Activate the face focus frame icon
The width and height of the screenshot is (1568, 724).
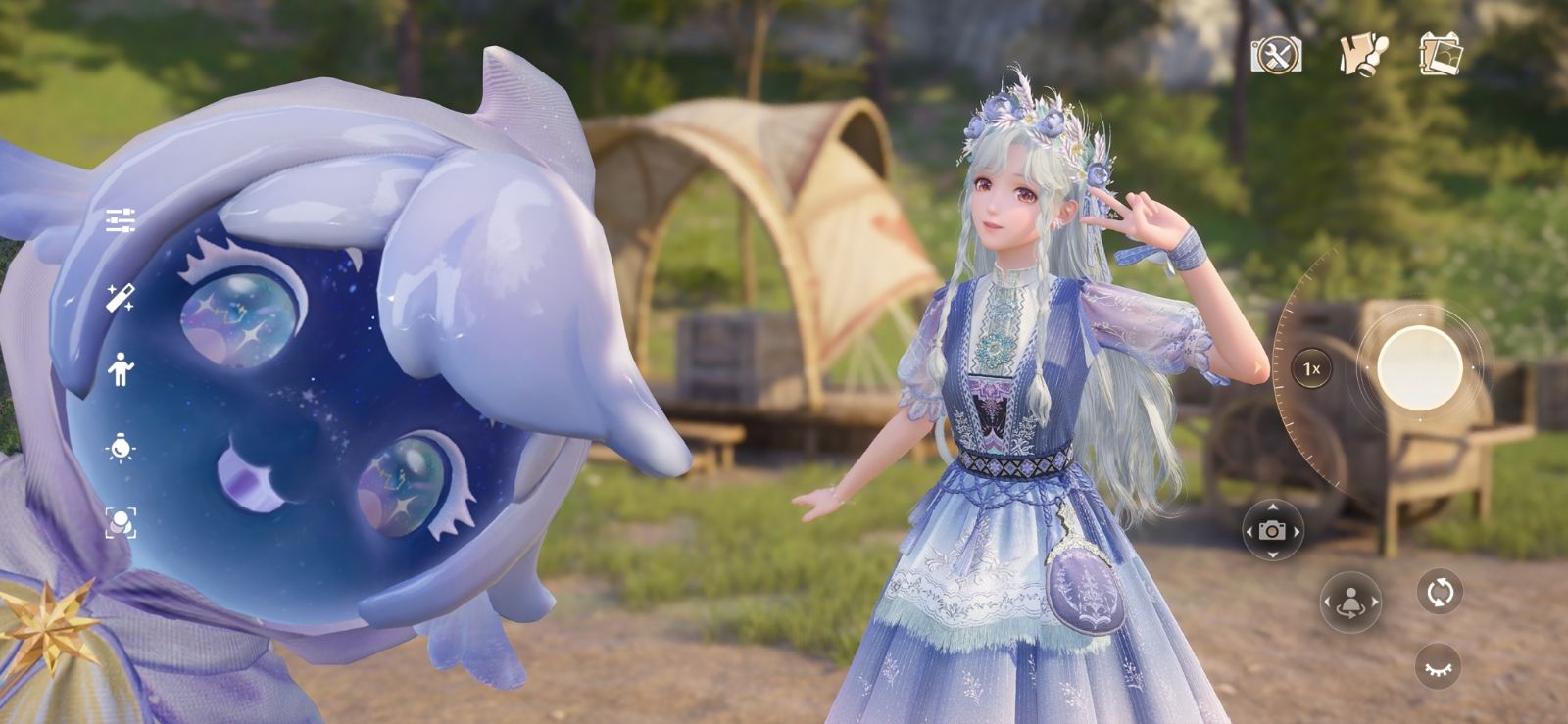click(121, 523)
